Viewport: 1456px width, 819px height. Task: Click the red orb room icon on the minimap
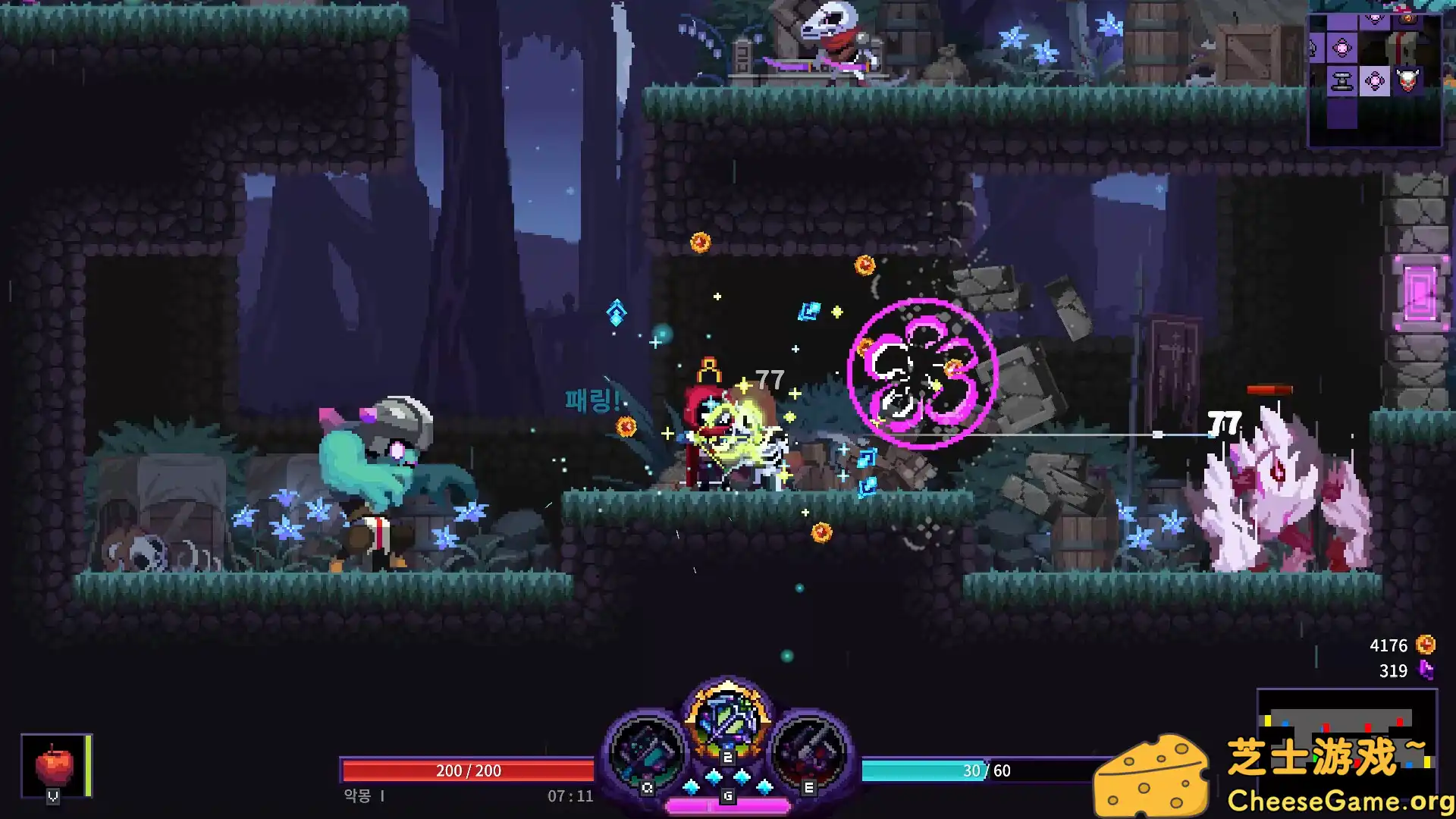point(1407,19)
